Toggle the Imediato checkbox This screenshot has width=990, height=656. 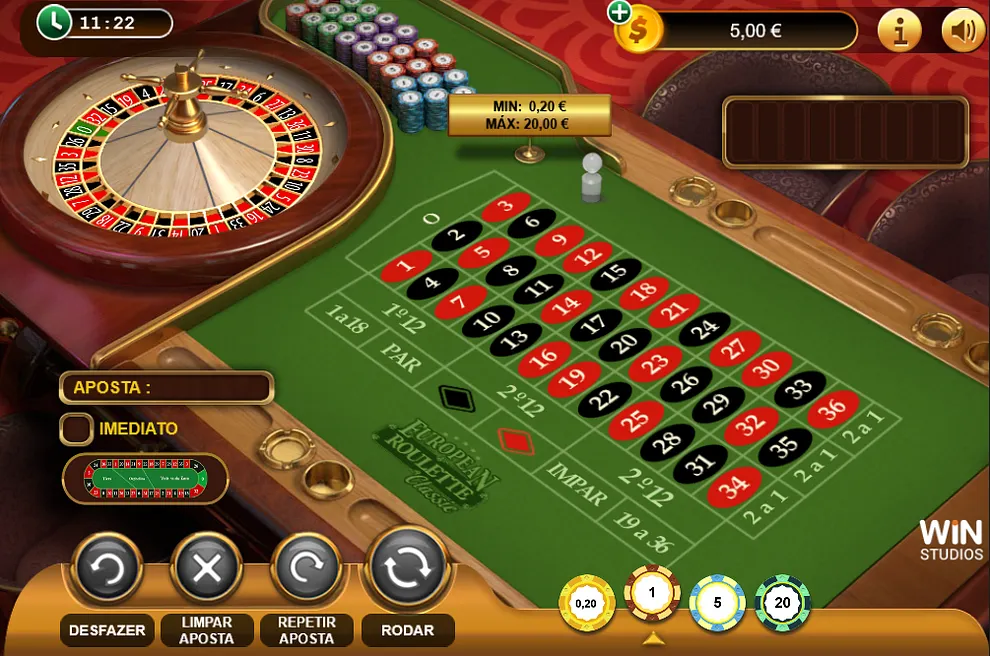click(77, 429)
